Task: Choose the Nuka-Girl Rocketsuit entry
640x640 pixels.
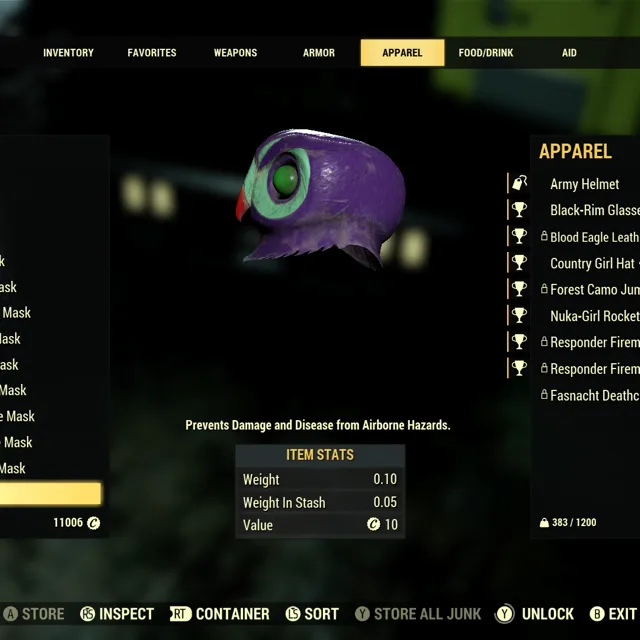Action: pos(593,316)
